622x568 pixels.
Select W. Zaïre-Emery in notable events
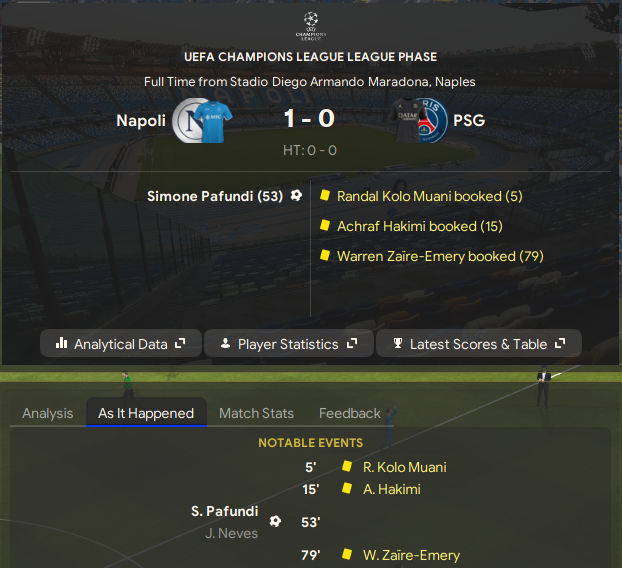(x=411, y=555)
